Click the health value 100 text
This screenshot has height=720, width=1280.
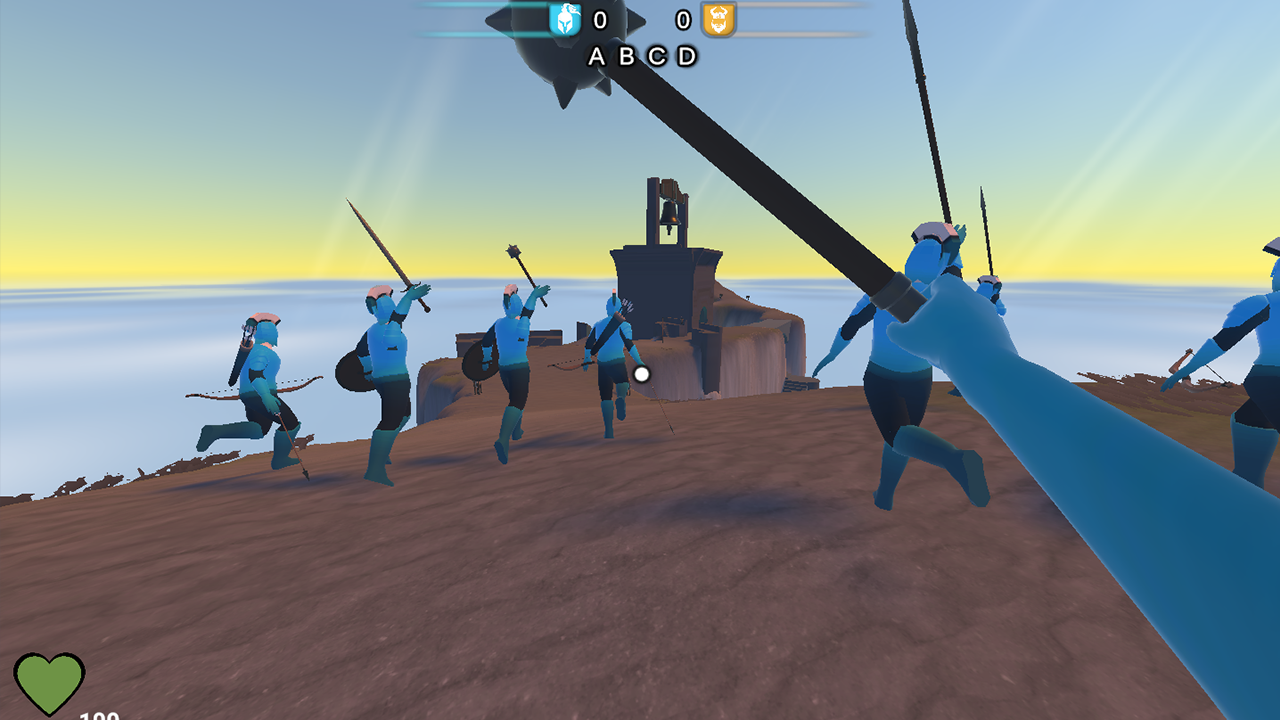coord(98,714)
